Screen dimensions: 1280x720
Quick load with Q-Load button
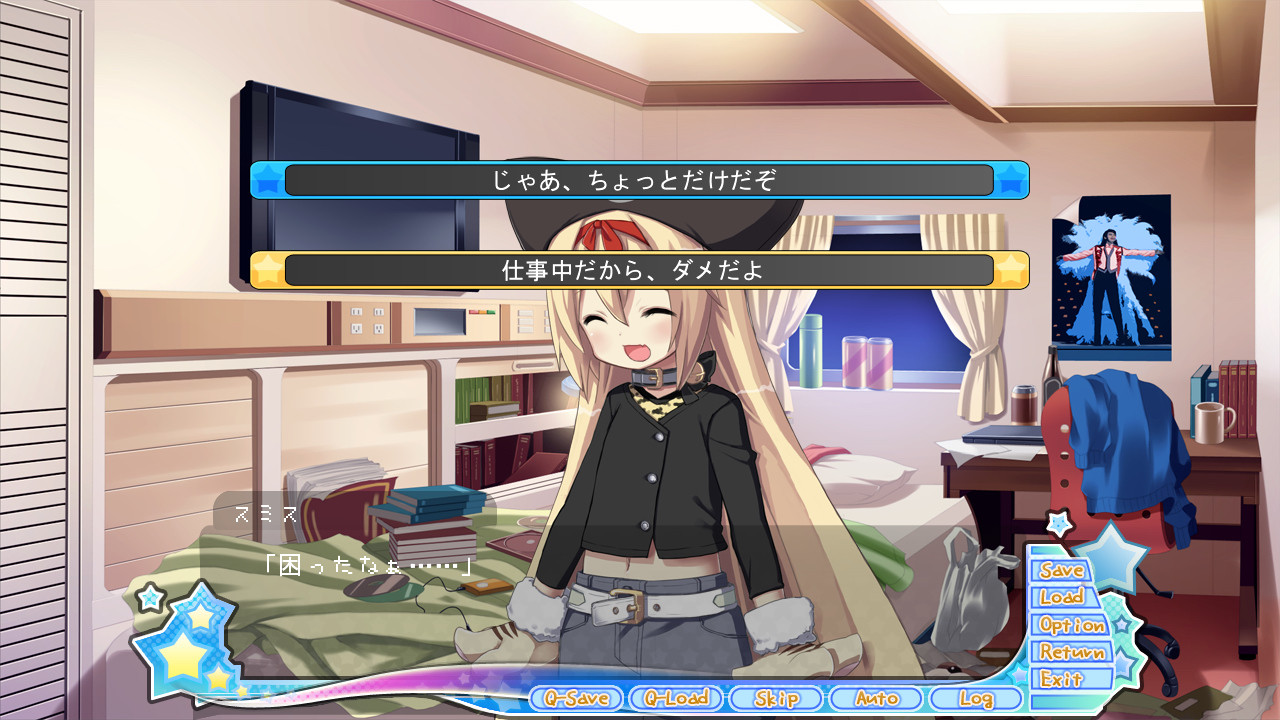(675, 698)
